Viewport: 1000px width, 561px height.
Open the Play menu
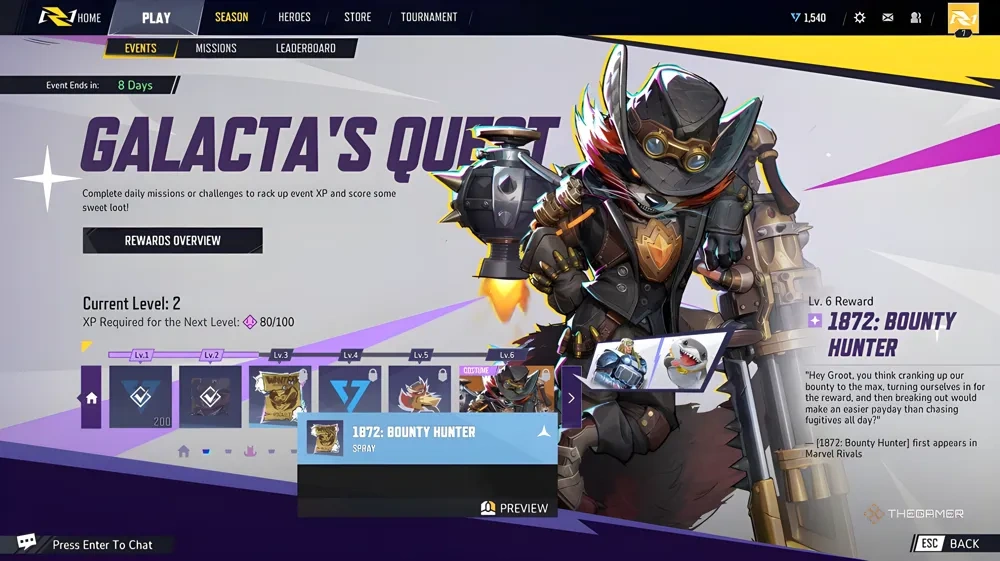point(156,17)
